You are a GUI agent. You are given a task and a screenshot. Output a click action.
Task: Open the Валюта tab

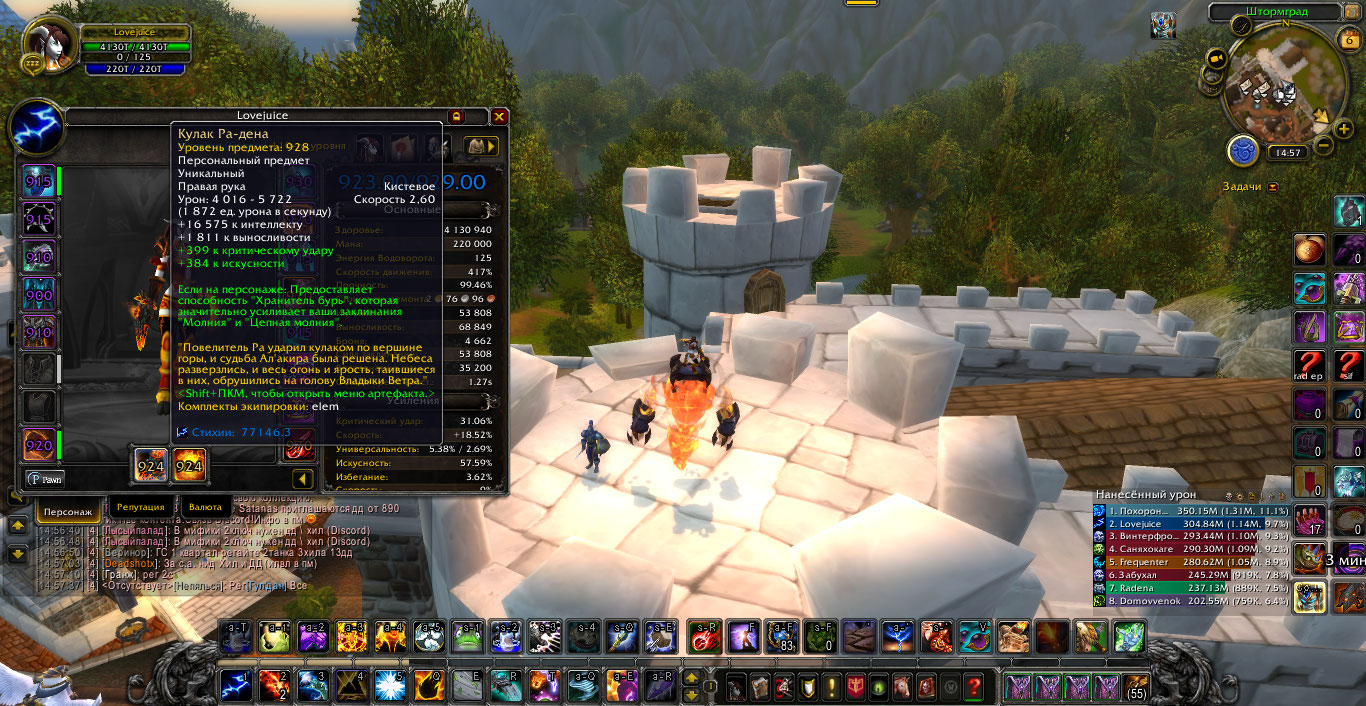[x=204, y=508]
